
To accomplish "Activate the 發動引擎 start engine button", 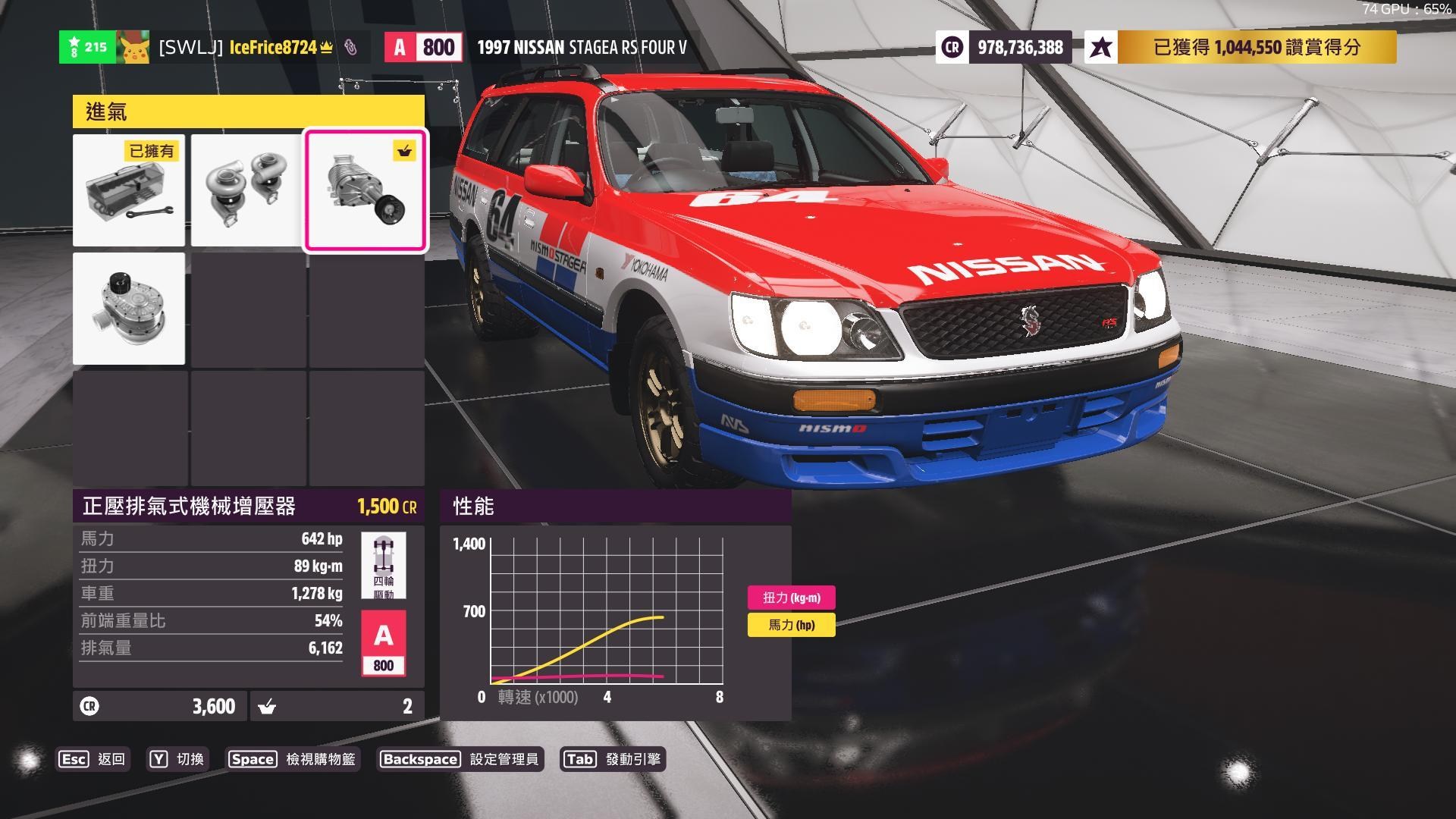I will [x=613, y=759].
